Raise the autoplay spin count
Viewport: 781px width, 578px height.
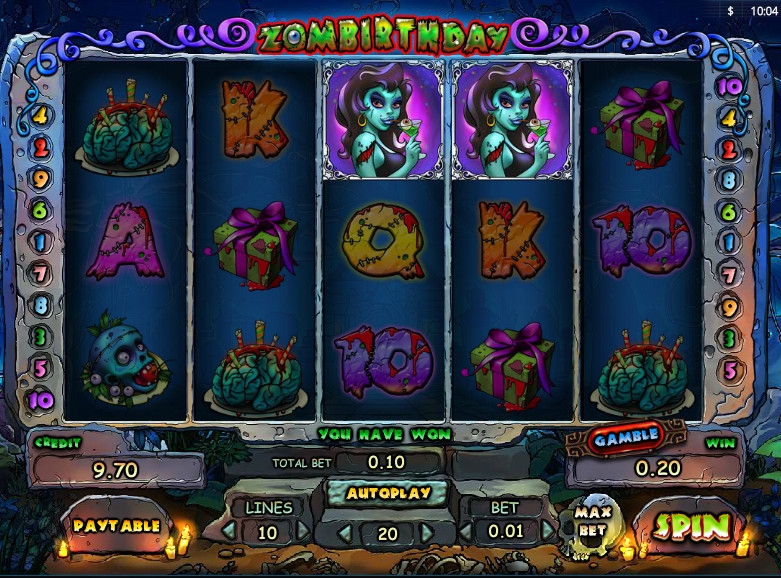tap(427, 533)
